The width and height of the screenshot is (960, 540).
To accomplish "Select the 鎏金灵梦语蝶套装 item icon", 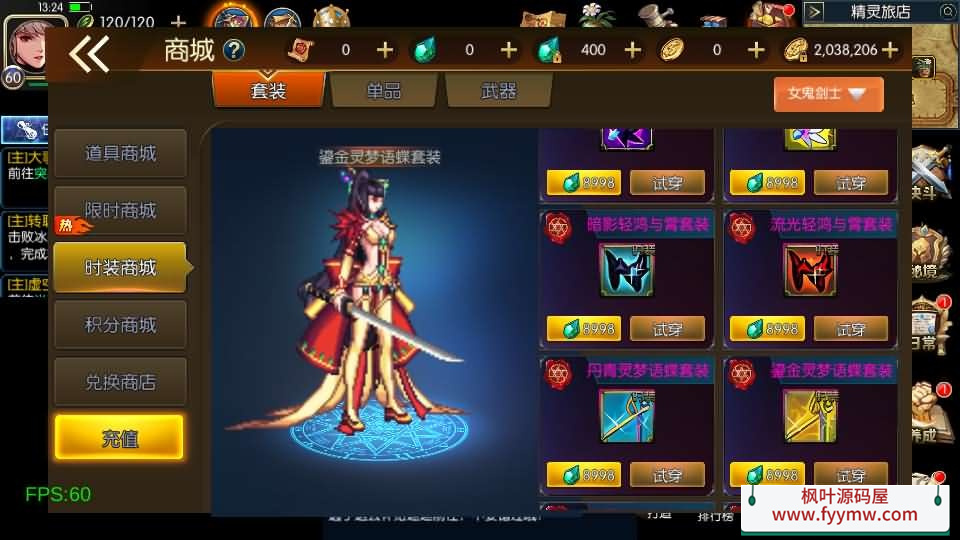I will pos(810,414).
